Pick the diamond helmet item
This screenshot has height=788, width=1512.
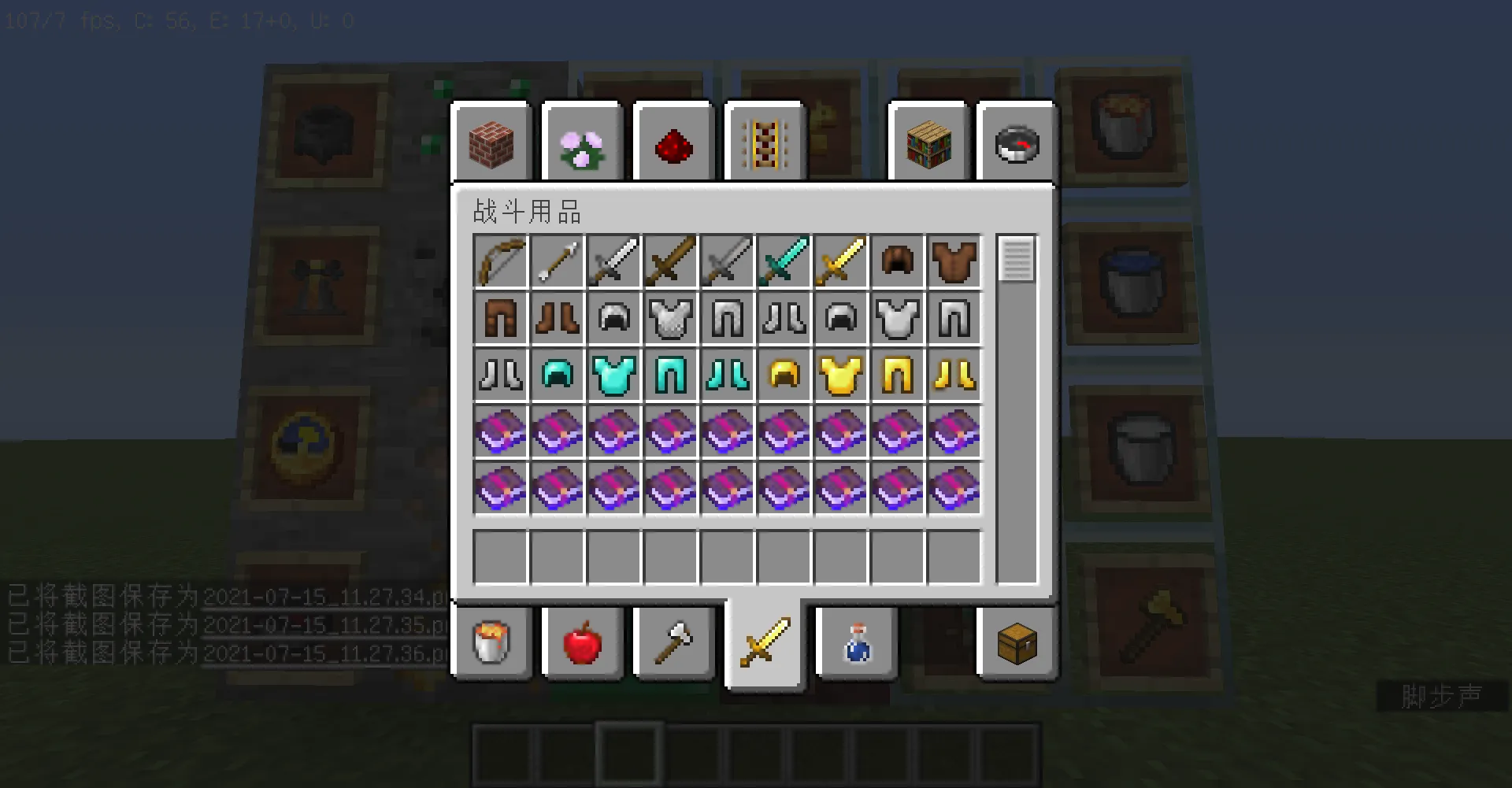558,375
